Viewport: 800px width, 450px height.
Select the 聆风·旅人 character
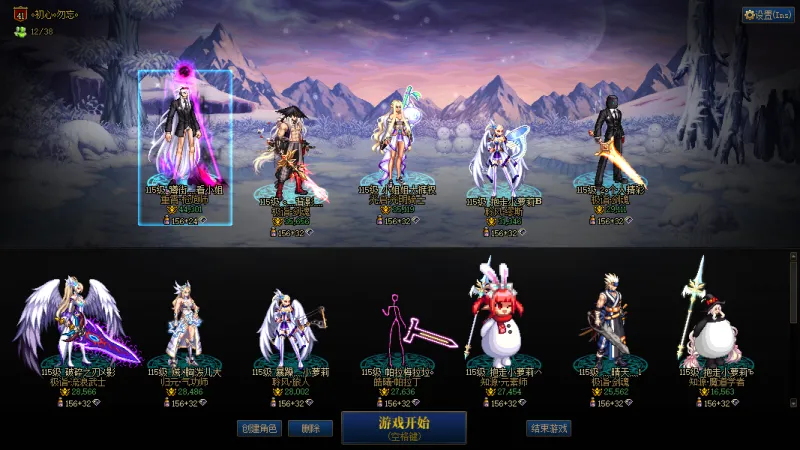(x=289, y=325)
